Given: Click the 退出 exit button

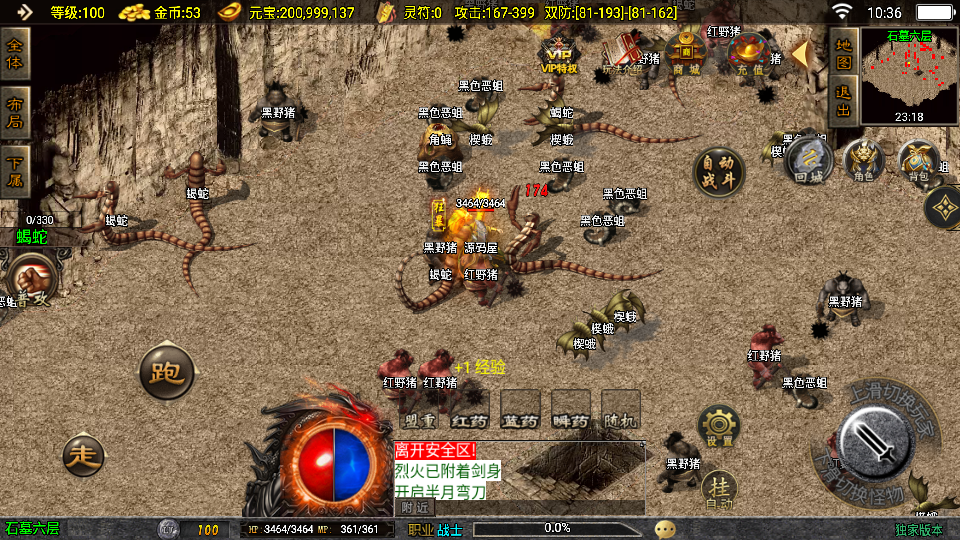Looking at the screenshot, I should coord(843,102).
